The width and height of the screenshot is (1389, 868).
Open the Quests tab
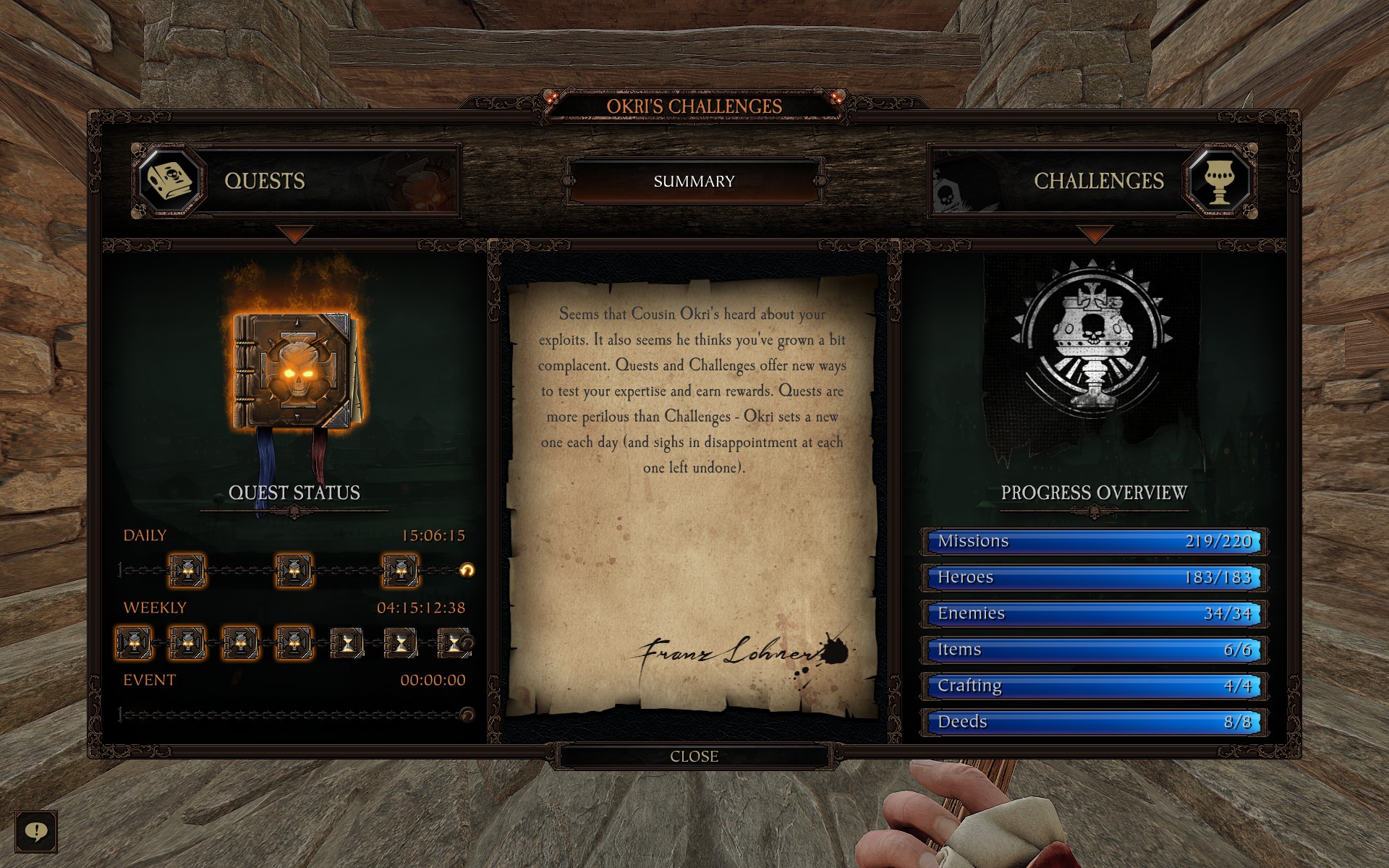(x=296, y=181)
